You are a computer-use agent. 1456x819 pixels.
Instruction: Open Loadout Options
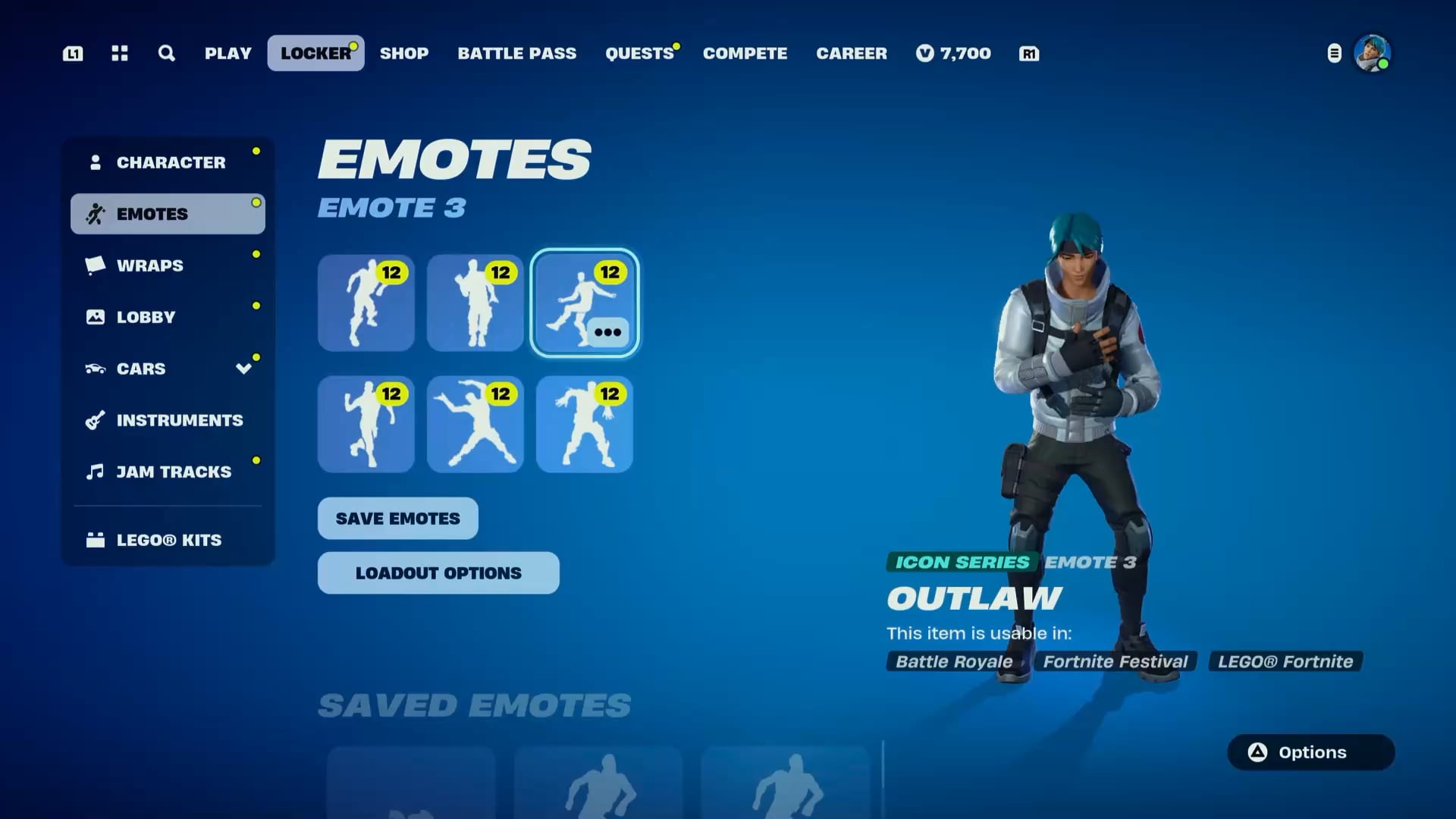[x=438, y=573]
